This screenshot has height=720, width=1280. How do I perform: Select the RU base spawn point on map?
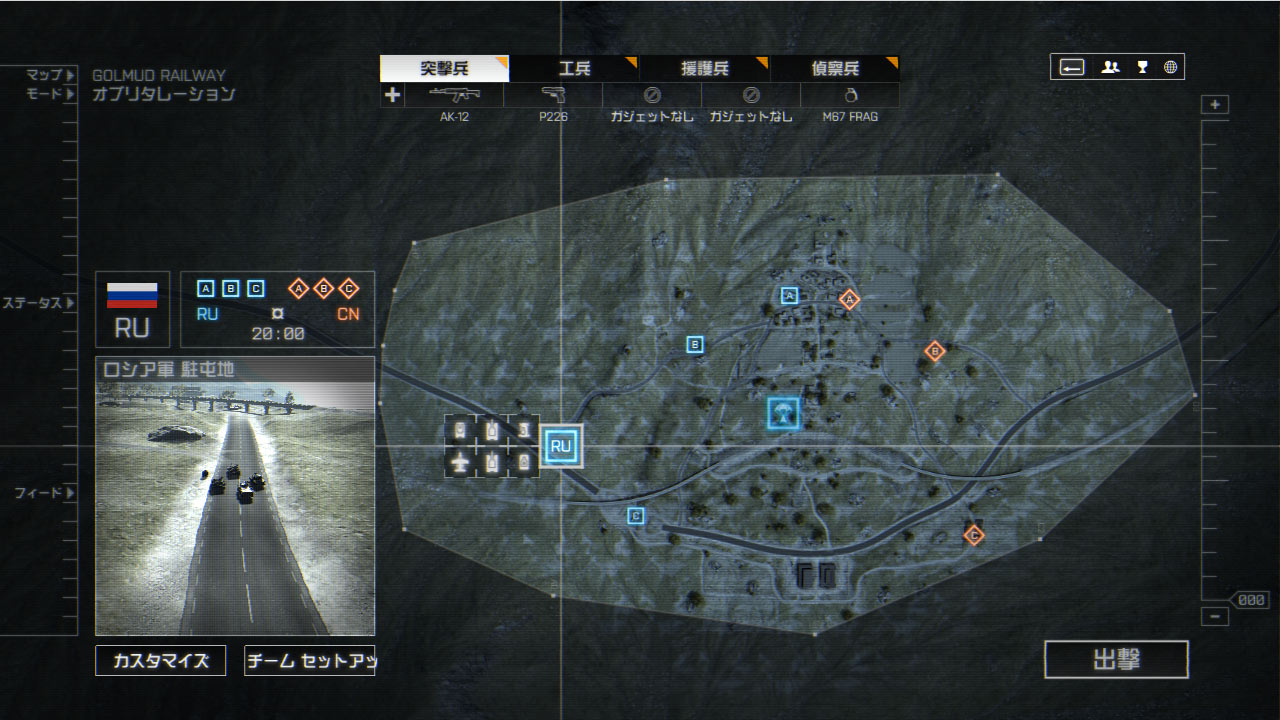click(561, 446)
